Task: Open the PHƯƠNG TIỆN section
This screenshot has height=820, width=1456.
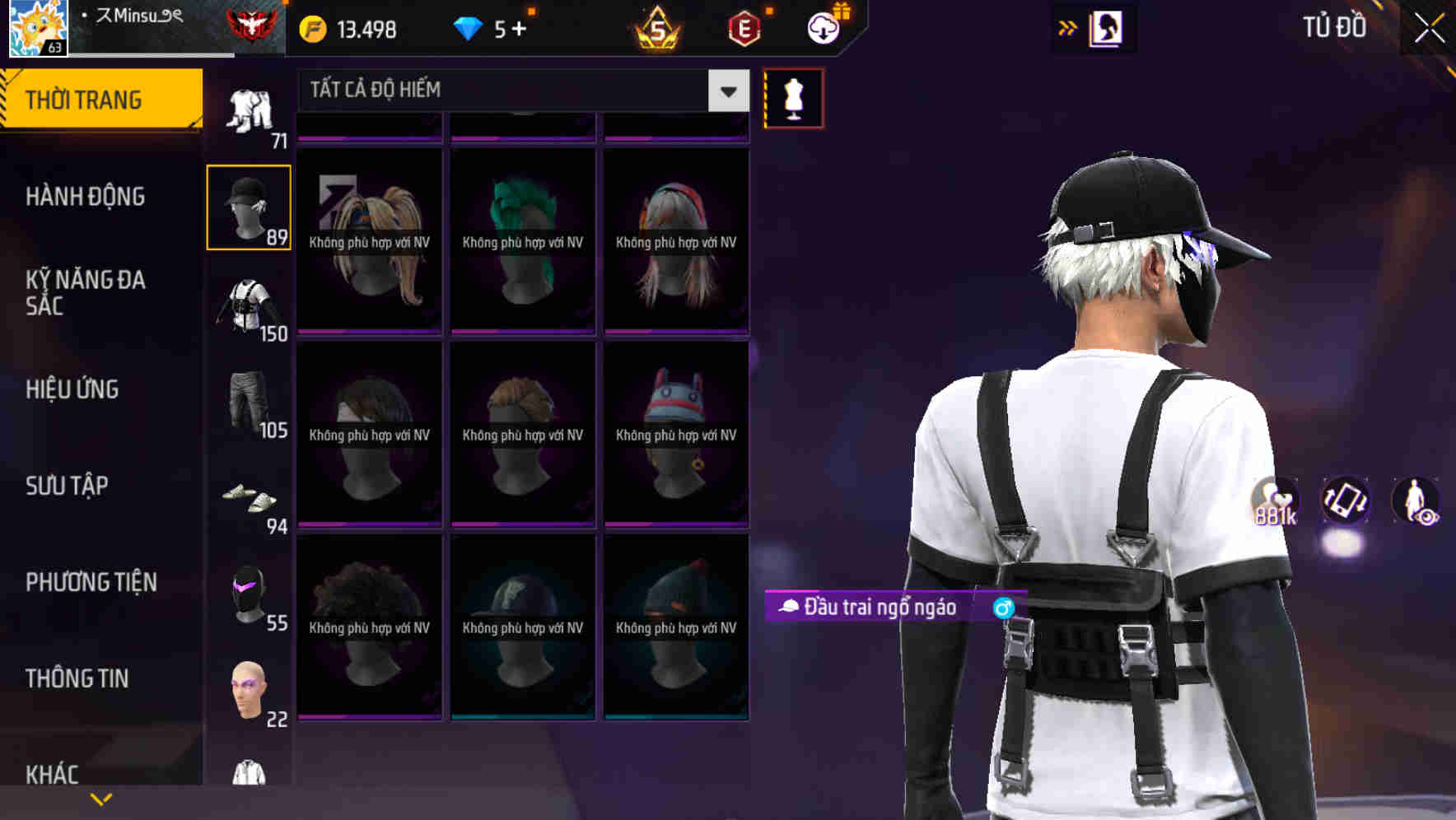Action: click(91, 582)
